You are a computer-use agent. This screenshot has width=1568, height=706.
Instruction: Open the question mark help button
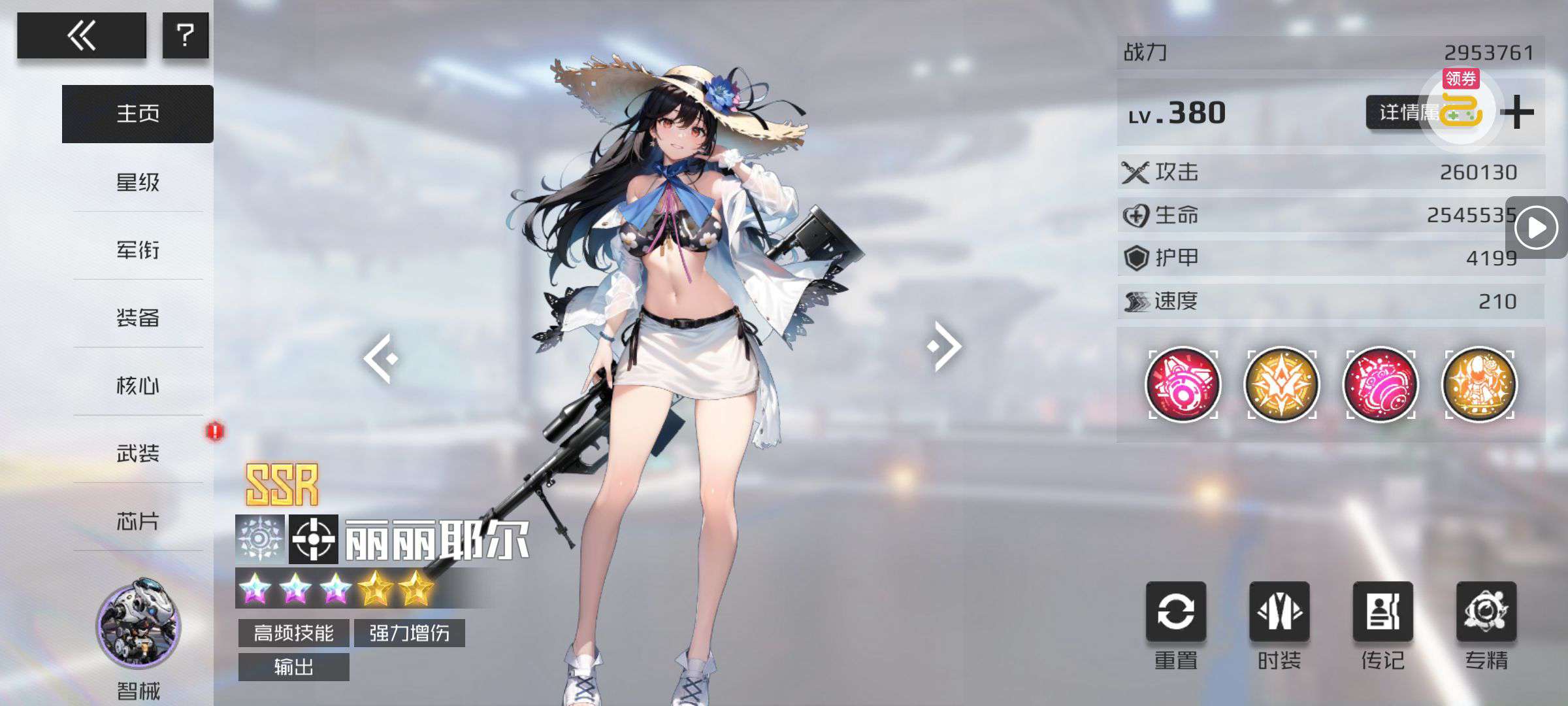[186, 35]
